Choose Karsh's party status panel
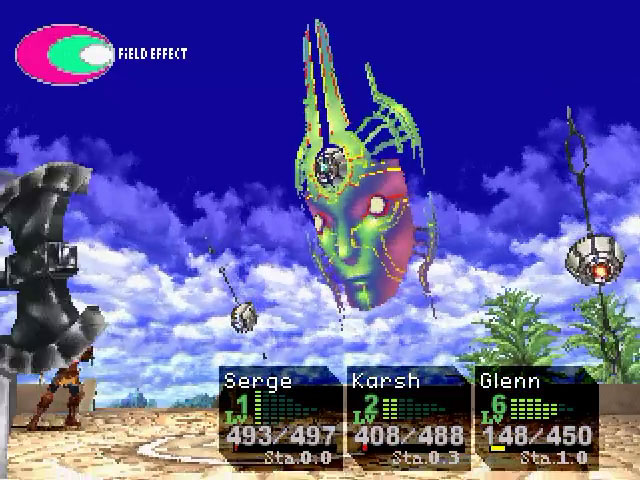Screen dimensions: 640x480 point(406,416)
